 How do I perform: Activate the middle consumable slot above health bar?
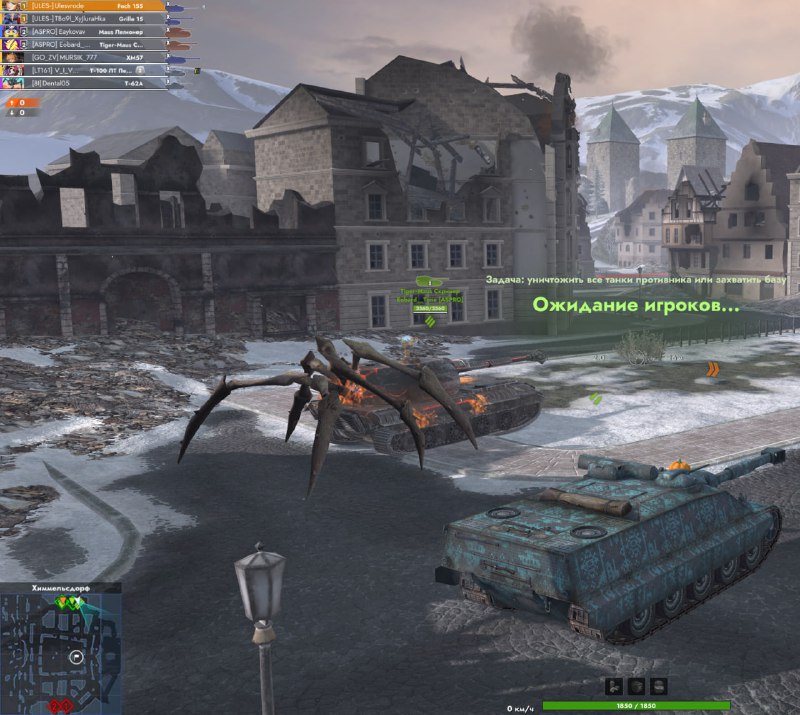tap(636, 686)
